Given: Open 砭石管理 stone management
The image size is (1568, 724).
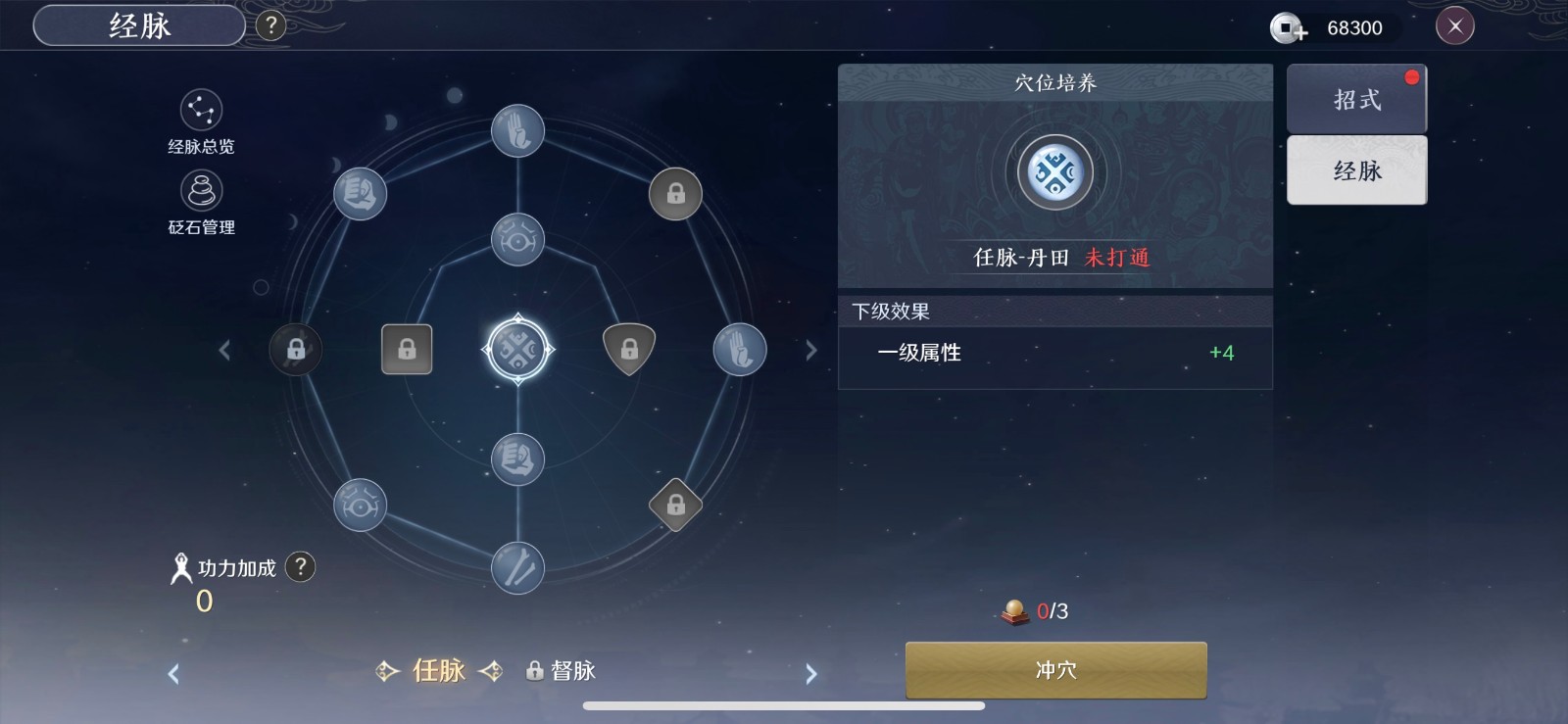Looking at the screenshot, I should [200, 203].
